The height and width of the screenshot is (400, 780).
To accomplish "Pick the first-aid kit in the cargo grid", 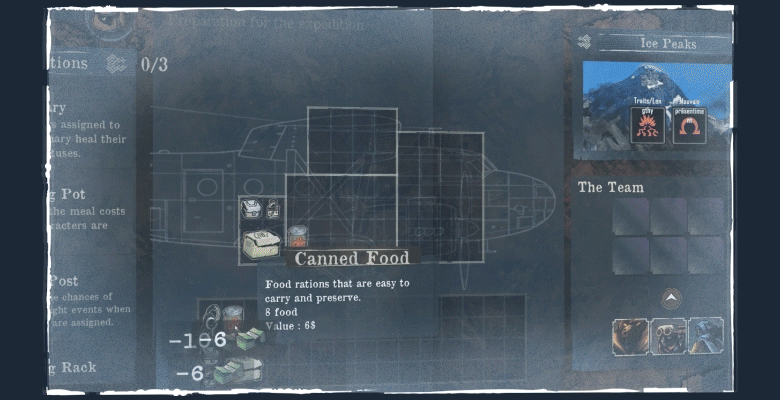I will coord(251,209).
